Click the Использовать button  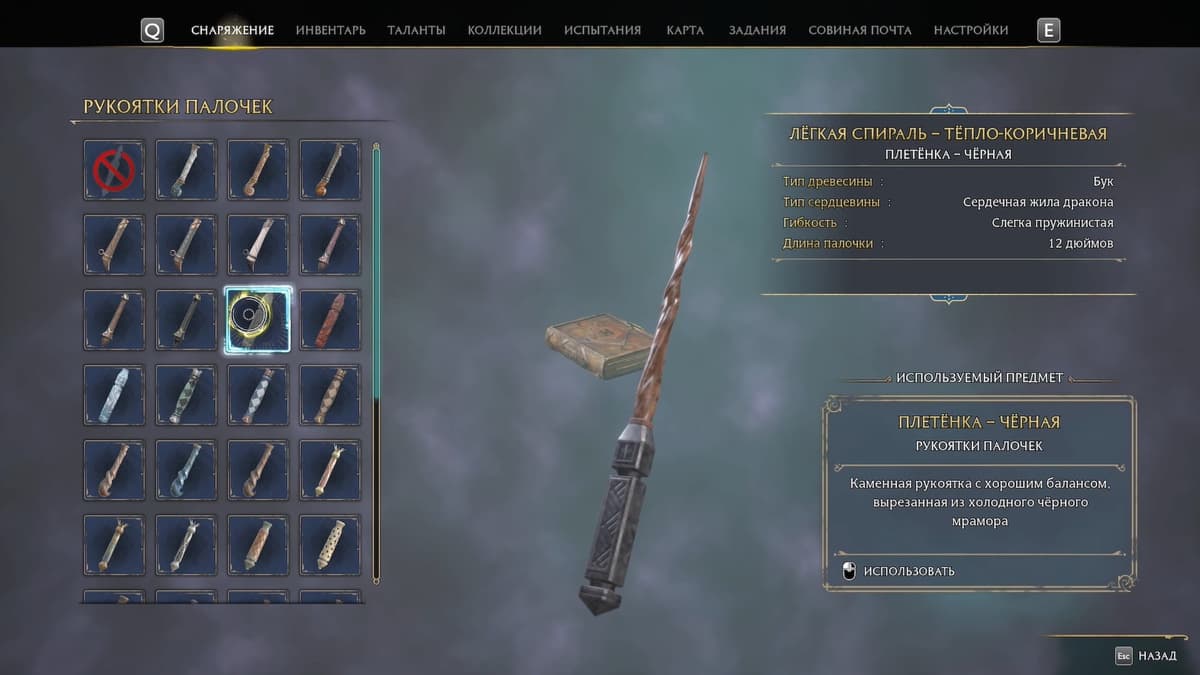[908, 571]
